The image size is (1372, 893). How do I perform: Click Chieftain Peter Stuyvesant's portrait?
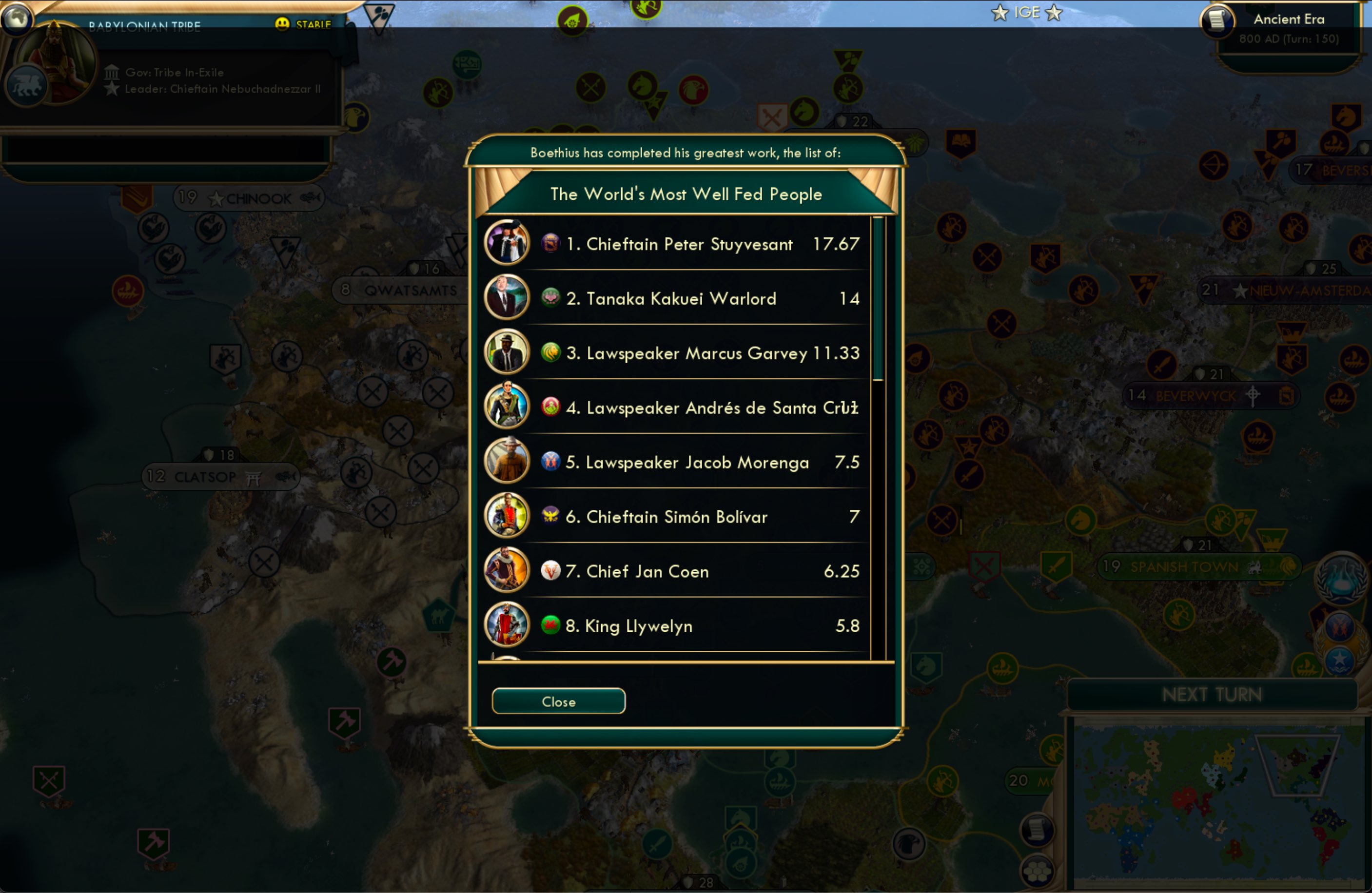pyautogui.click(x=506, y=243)
